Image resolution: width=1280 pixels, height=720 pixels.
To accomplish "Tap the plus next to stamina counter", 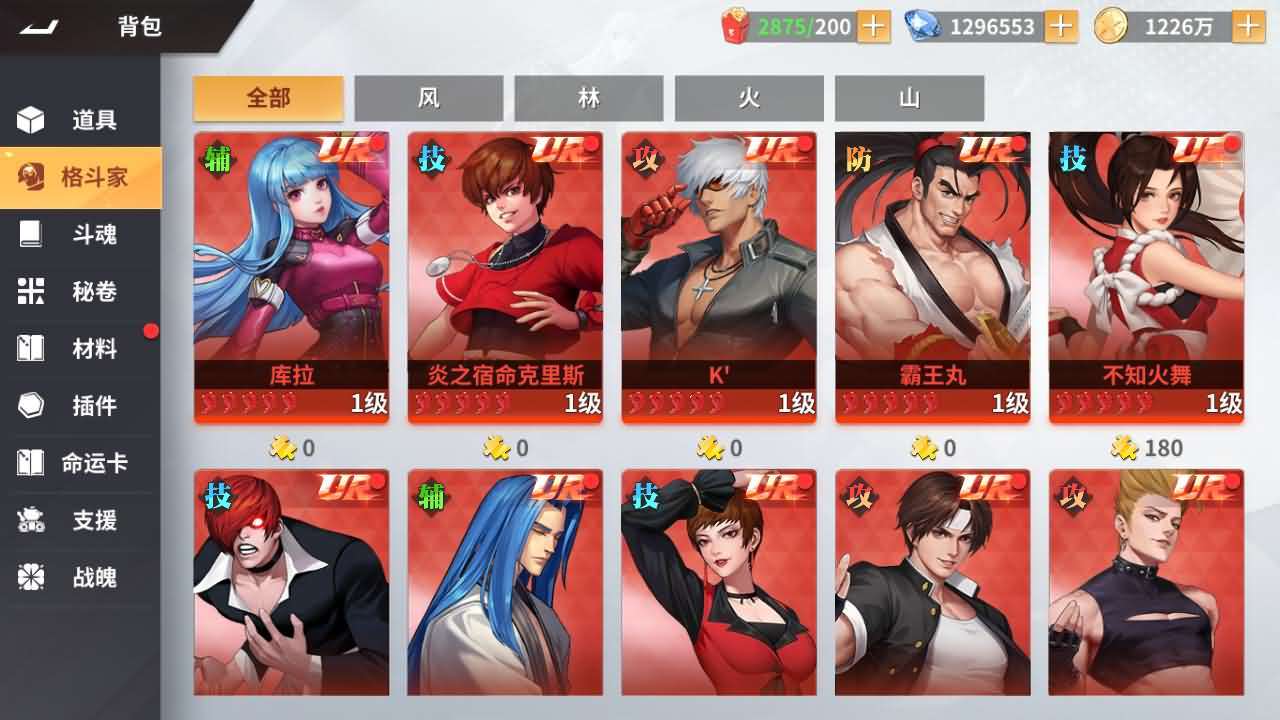I will click(x=871, y=27).
